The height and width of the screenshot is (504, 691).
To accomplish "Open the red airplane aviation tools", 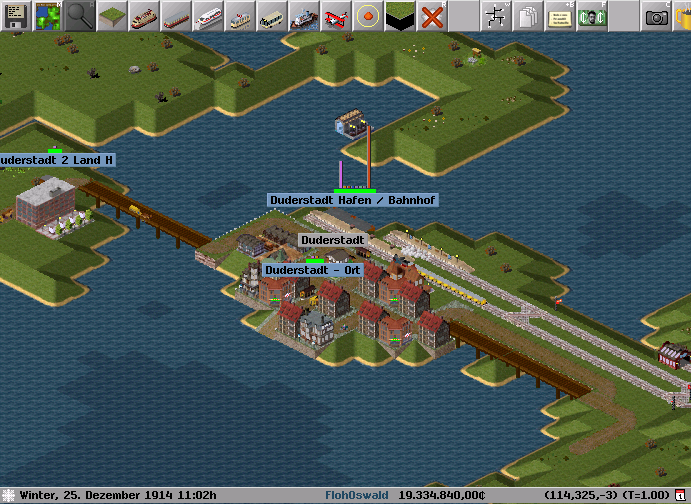I will coord(336,15).
